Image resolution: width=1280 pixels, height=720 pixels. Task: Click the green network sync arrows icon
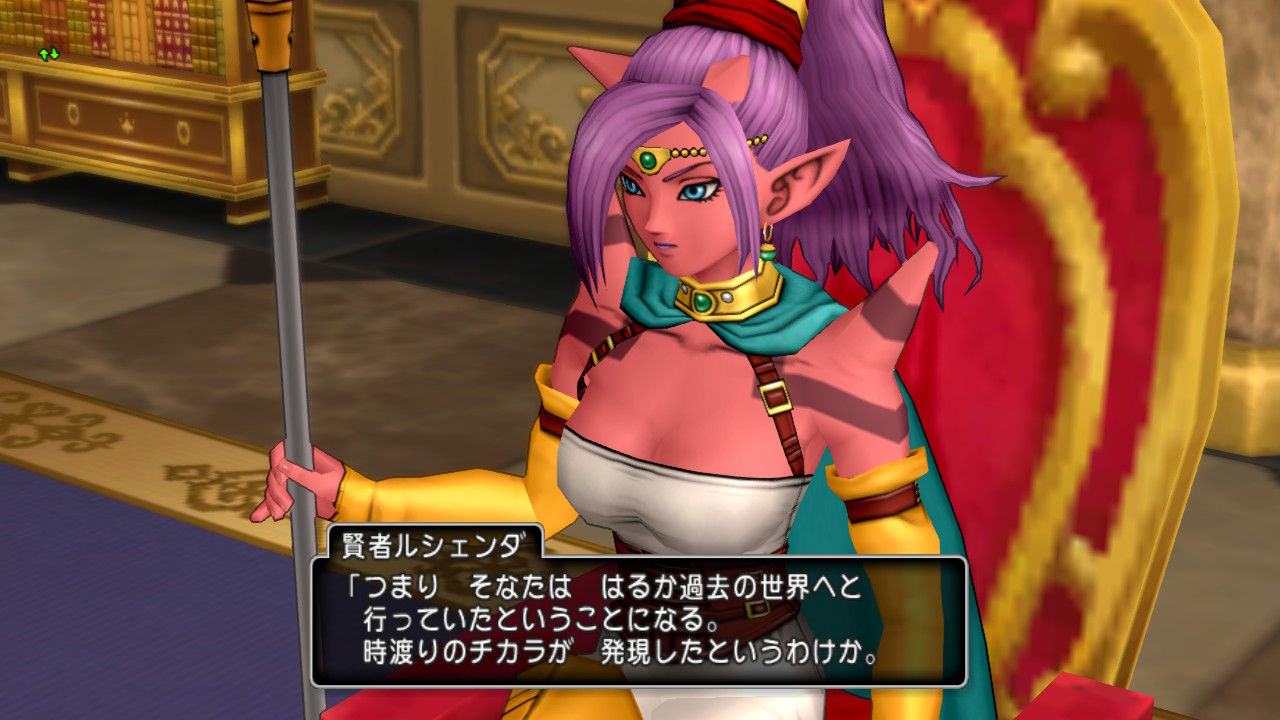pyautogui.click(x=49, y=54)
